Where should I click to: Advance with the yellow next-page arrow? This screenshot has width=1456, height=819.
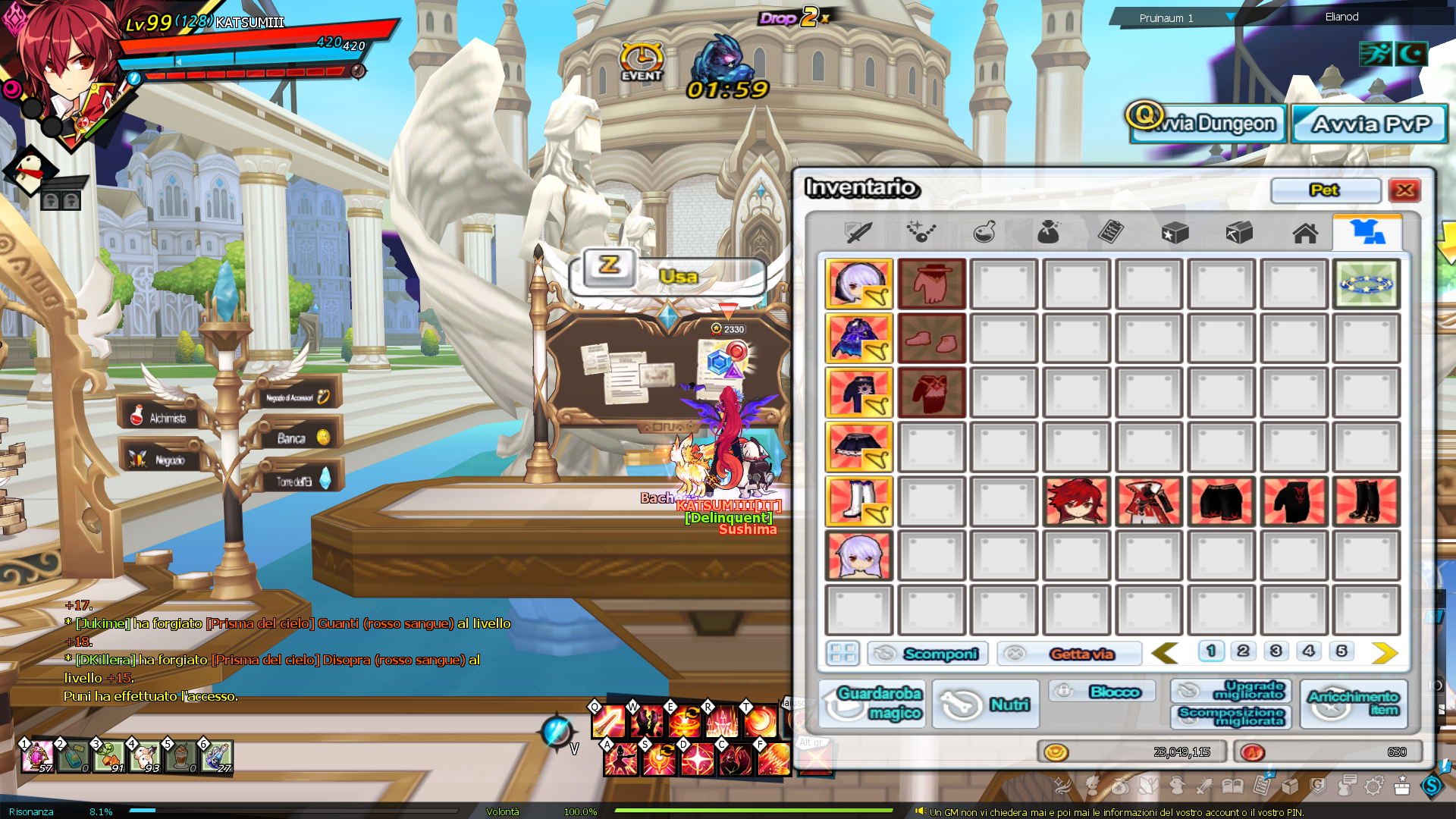(1384, 653)
